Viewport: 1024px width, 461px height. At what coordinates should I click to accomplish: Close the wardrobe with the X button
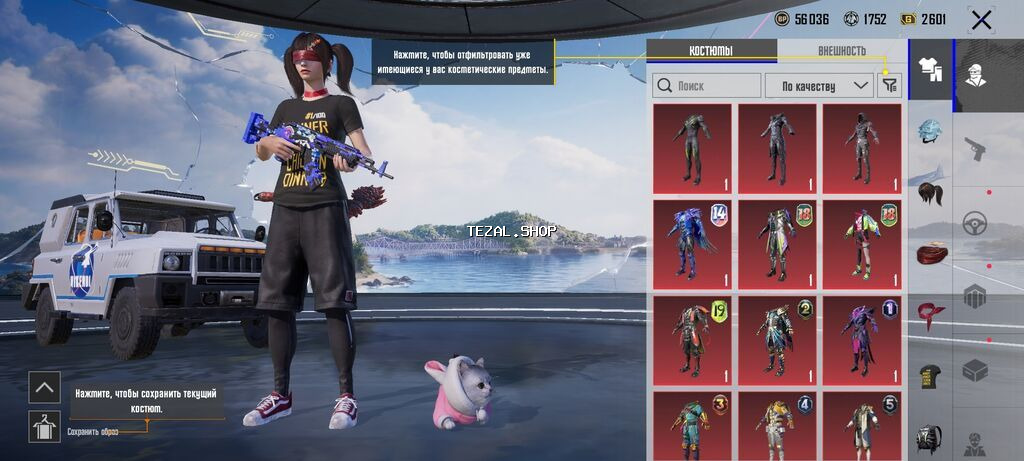[x=981, y=20]
